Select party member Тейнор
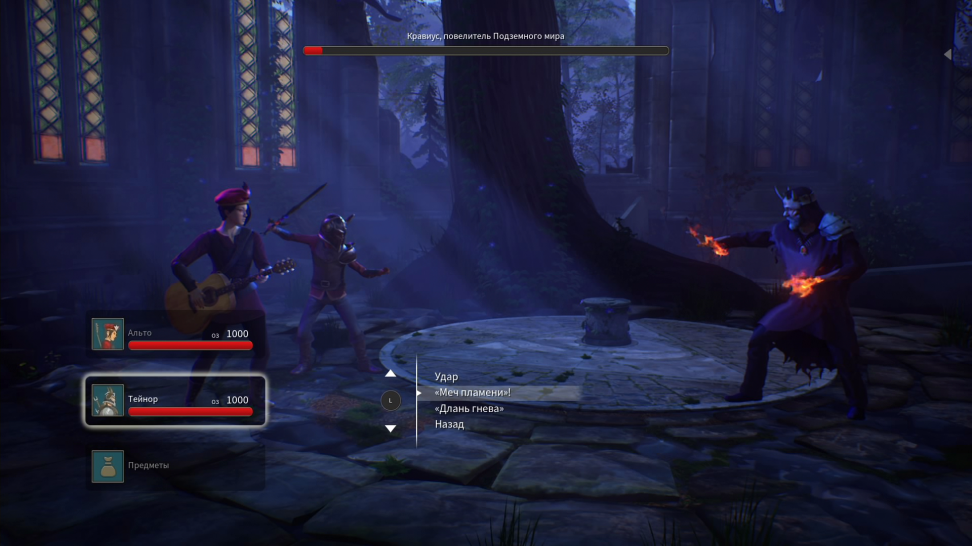Screen dimensions: 972x546 coord(175,400)
